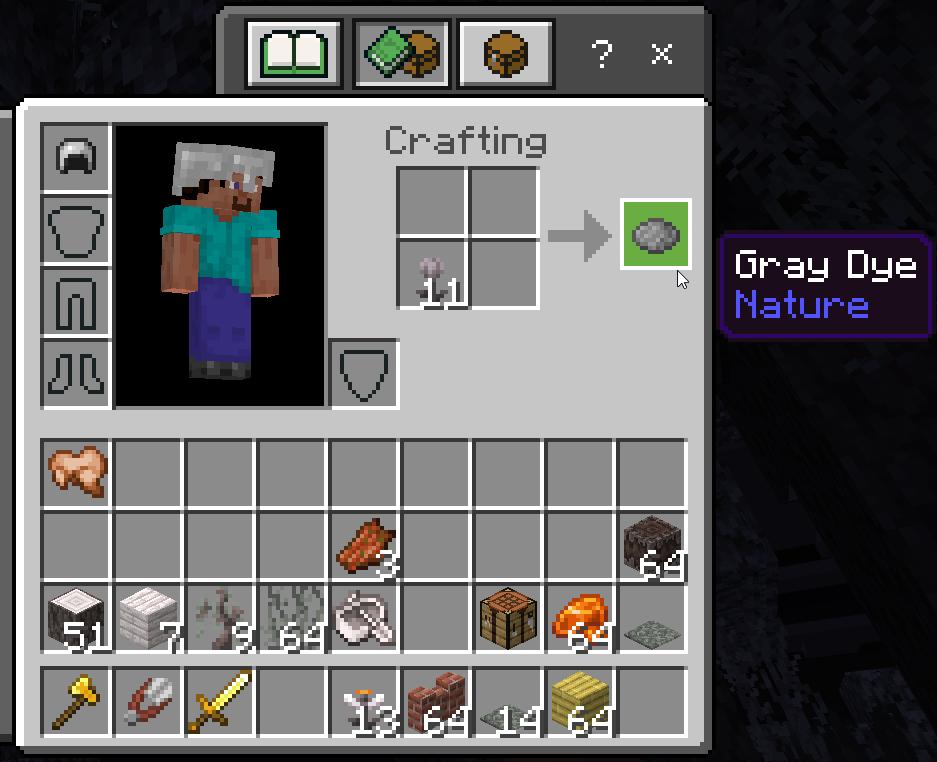Screen dimensions: 937x762
Task: Pick up the stack of 3 copper-colored items
Action: (365, 544)
